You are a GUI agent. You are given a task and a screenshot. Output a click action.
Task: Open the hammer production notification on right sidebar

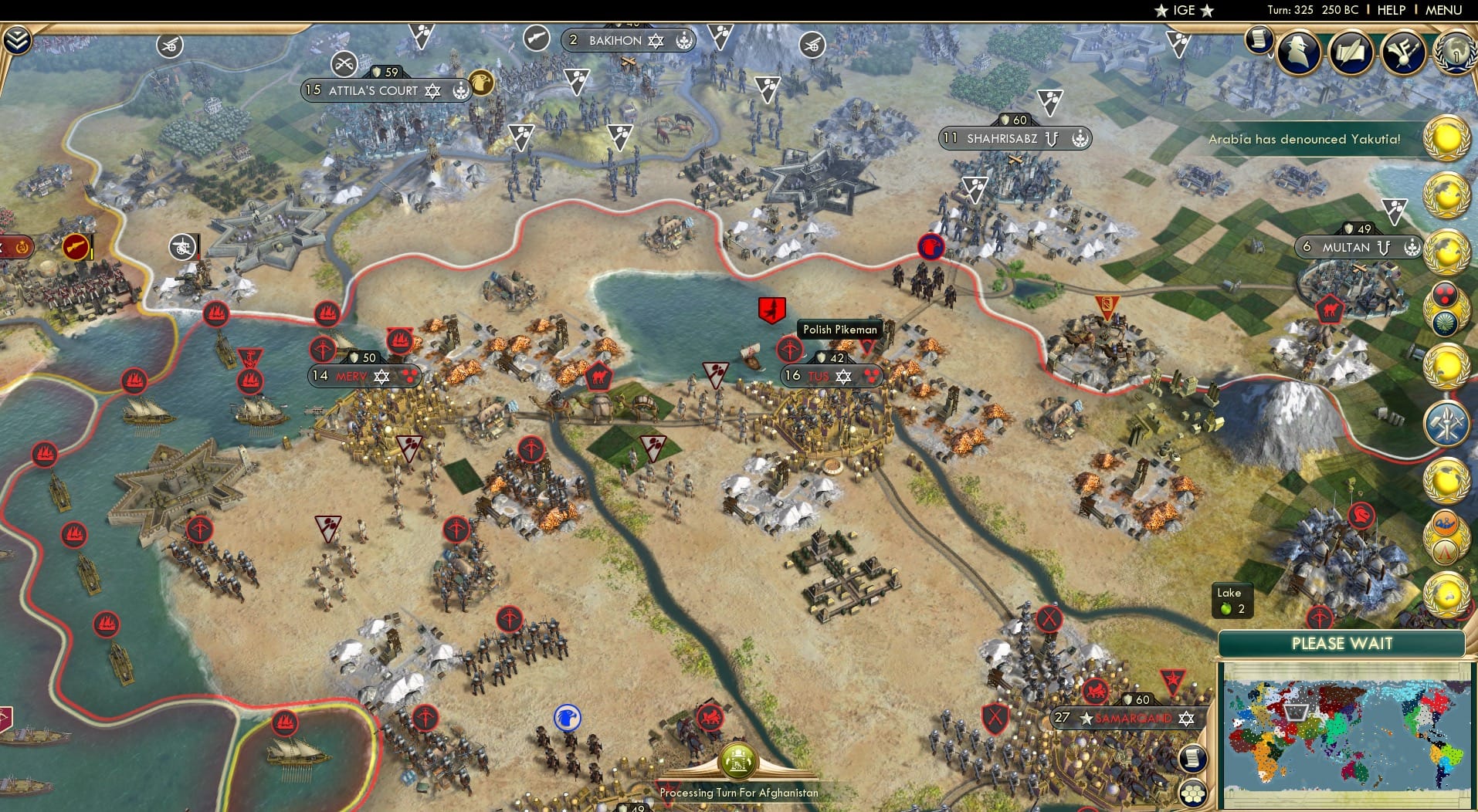1448,424
